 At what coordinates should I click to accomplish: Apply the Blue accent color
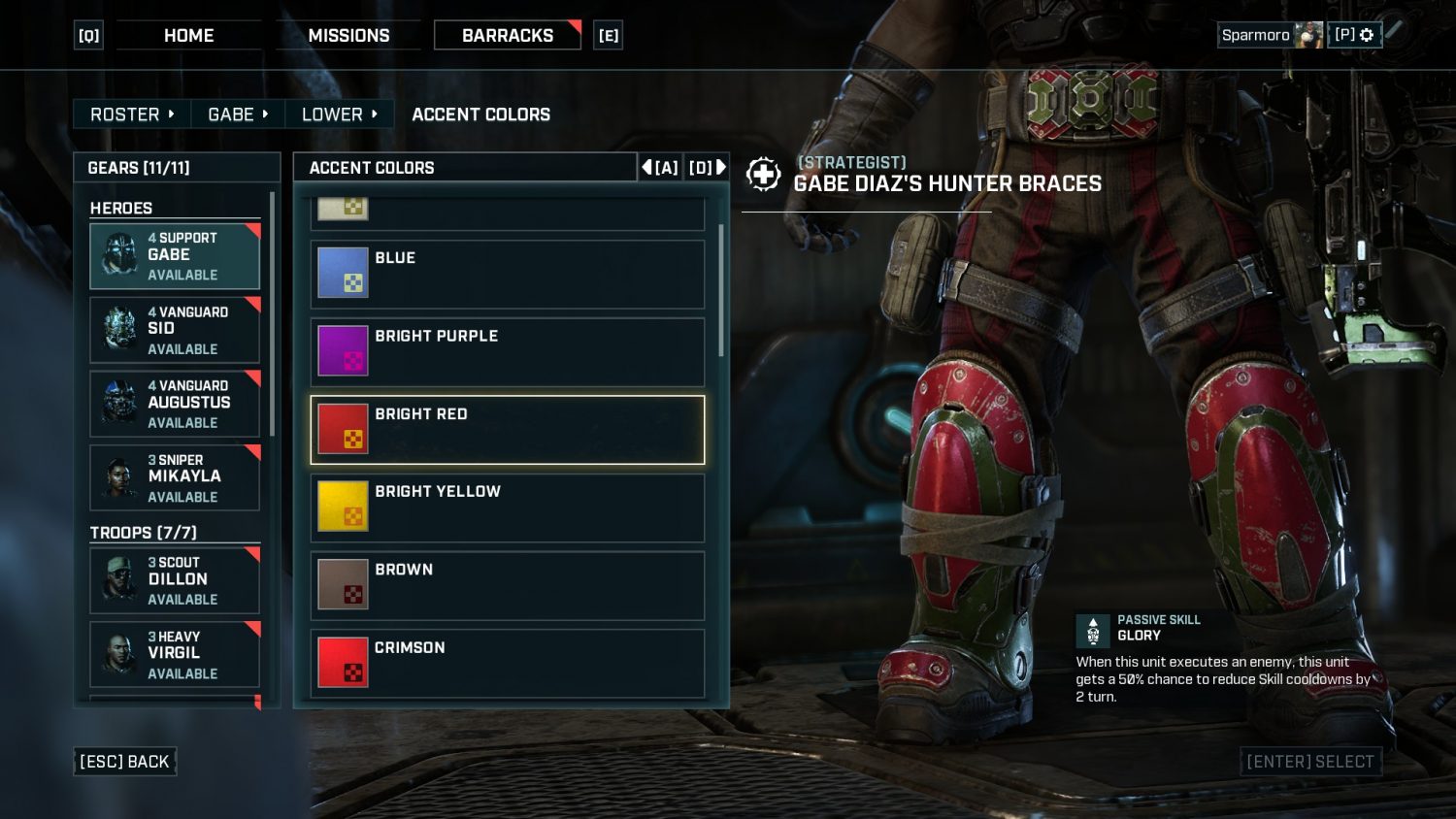(x=507, y=275)
